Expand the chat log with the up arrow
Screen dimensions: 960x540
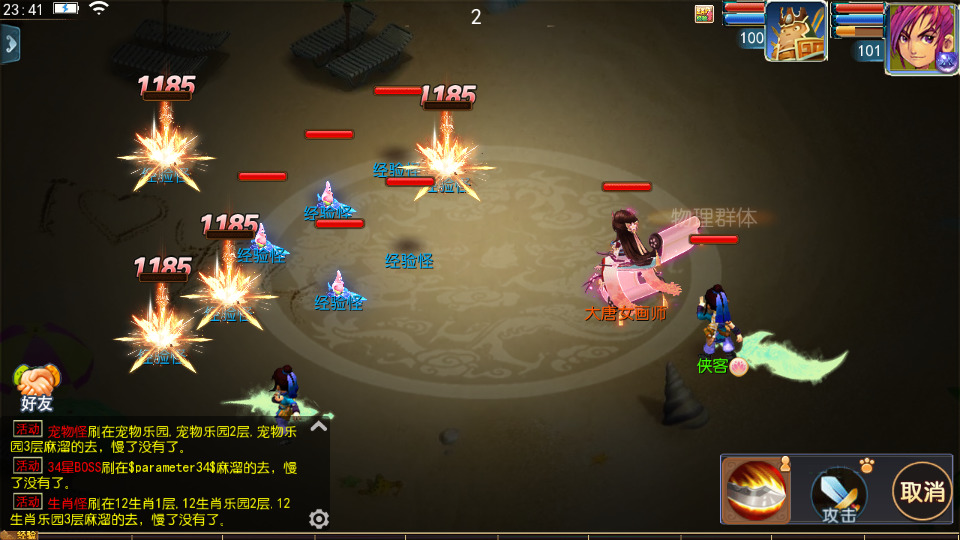coord(319,426)
